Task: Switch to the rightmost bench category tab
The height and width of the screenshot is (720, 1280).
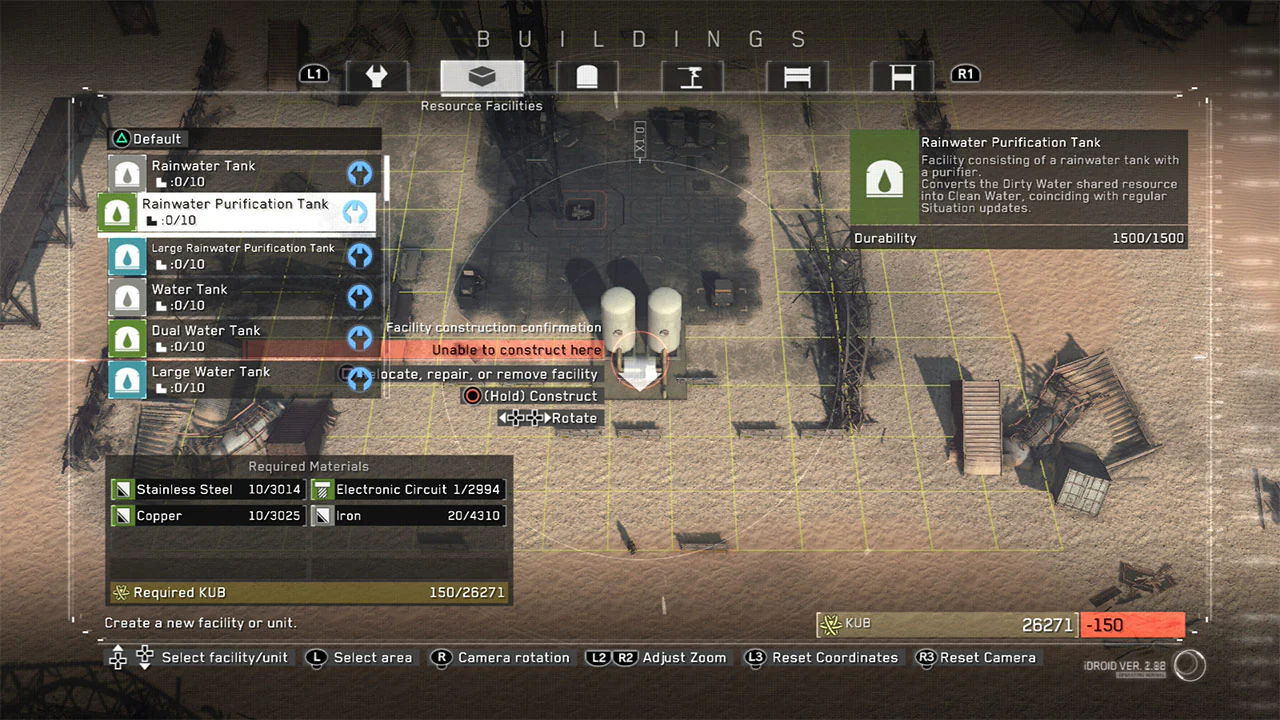Action: pyautogui.click(x=901, y=74)
